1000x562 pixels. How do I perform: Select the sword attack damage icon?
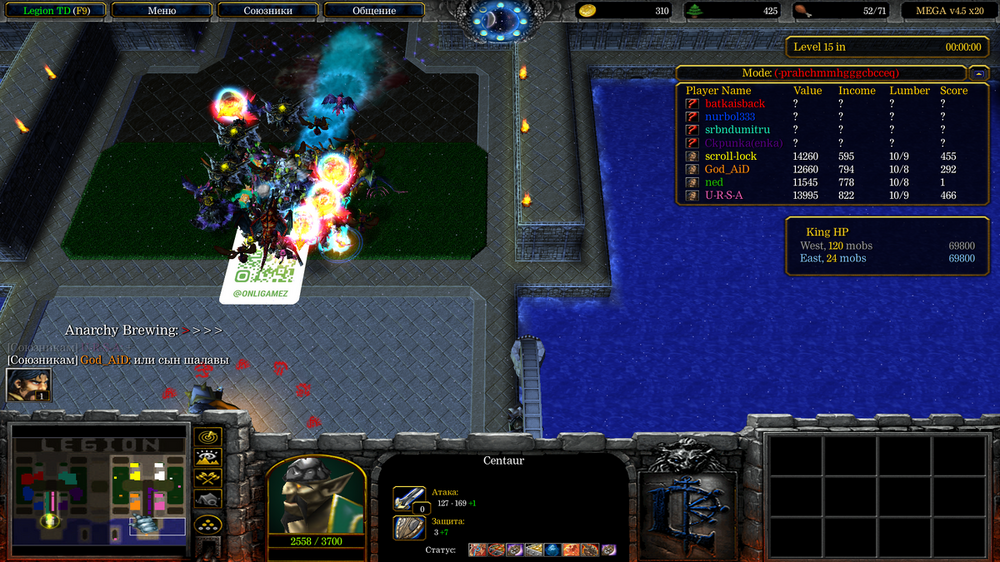(409, 497)
